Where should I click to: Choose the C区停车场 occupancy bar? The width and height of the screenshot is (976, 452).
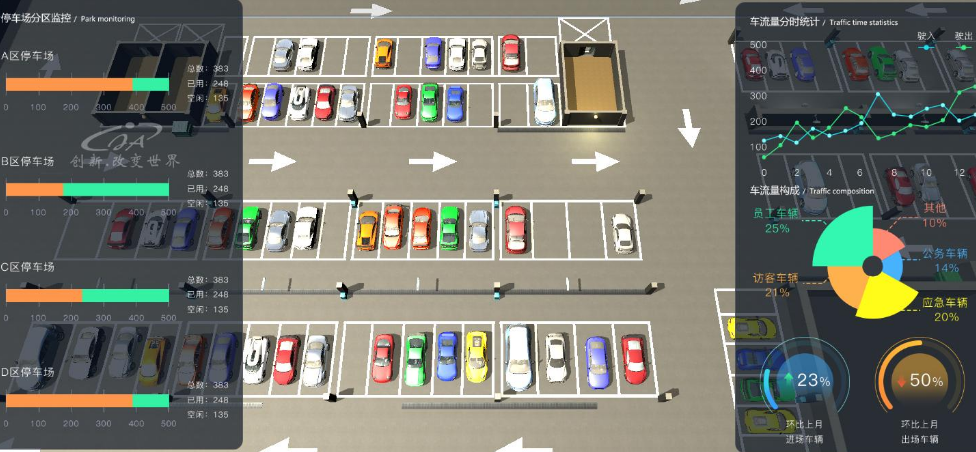click(x=88, y=295)
